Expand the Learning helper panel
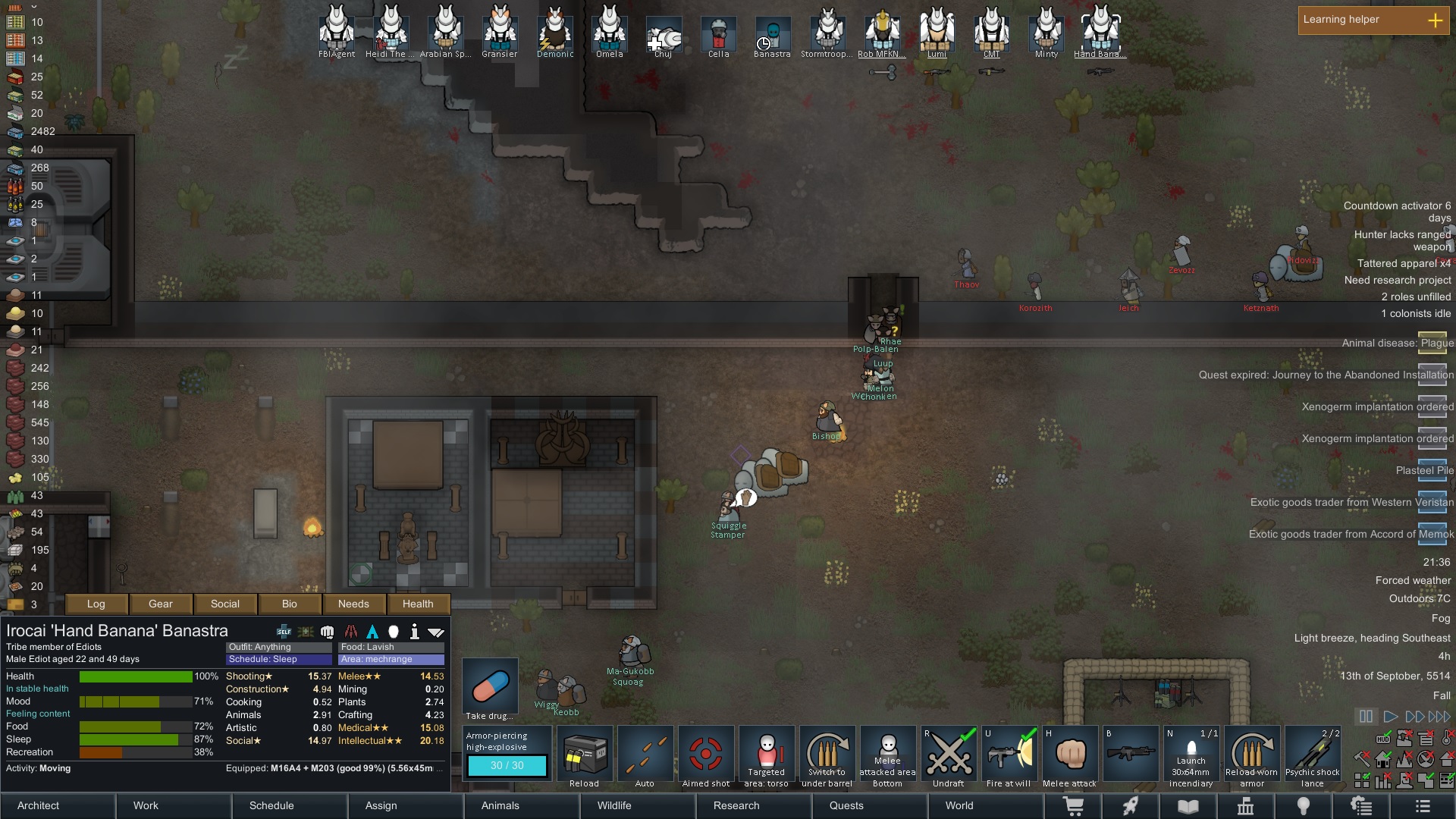Screen dimensions: 1456x819 (x=1435, y=20)
